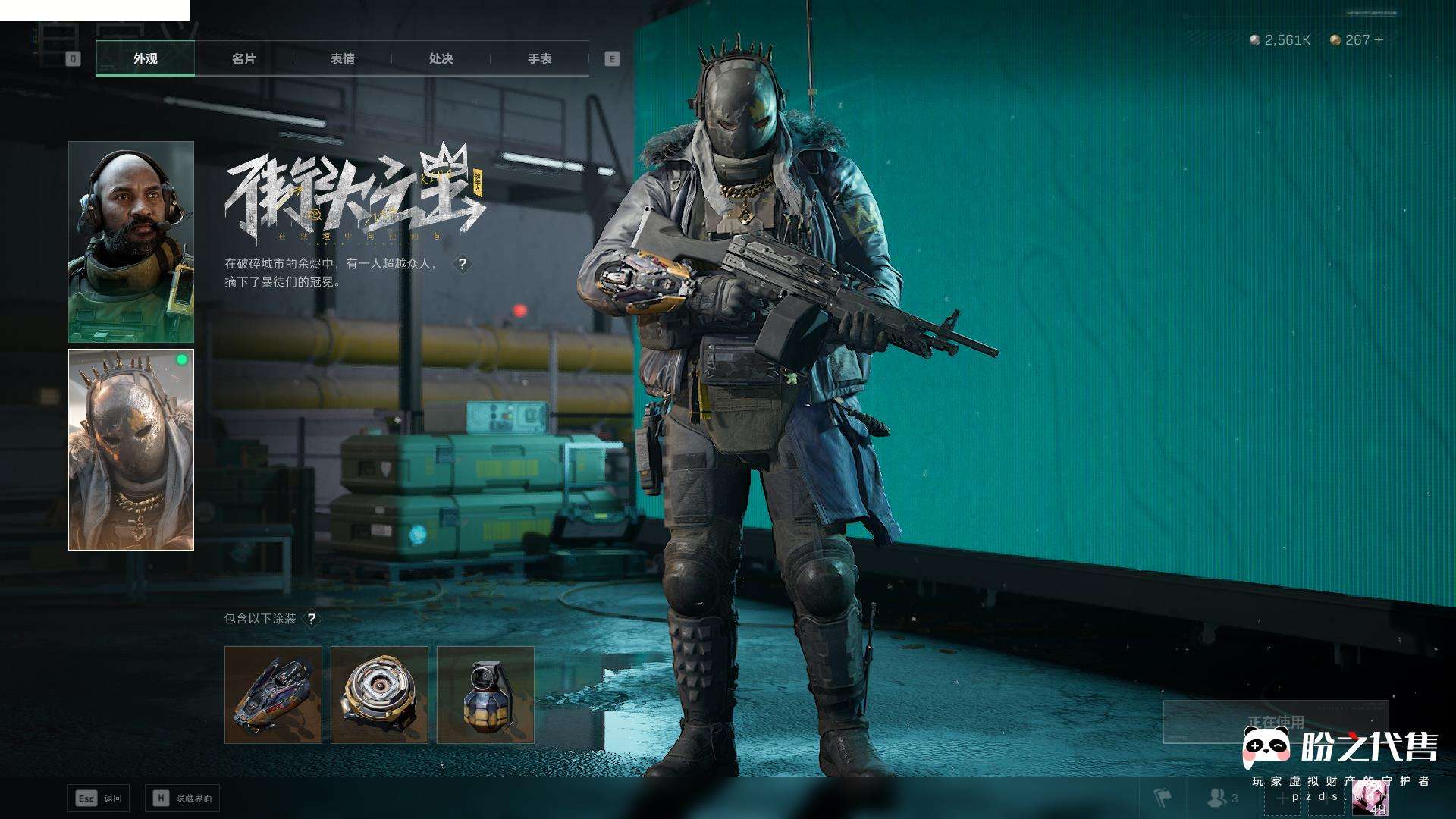Open the 名片 name card tab
The width and height of the screenshot is (1456, 819).
(x=243, y=58)
